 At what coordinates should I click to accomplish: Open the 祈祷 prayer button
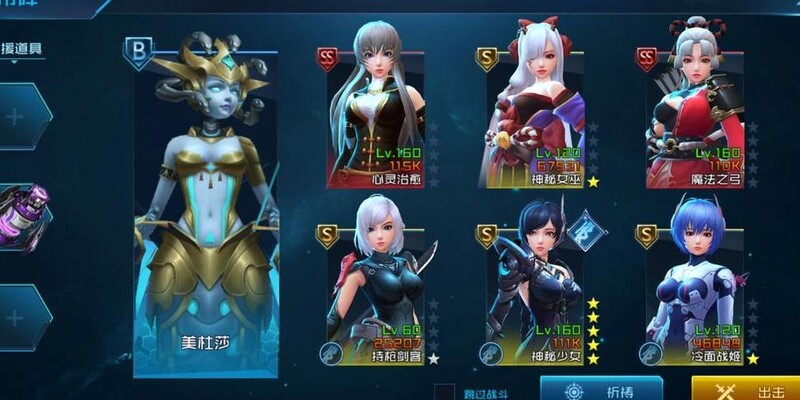click(x=602, y=389)
